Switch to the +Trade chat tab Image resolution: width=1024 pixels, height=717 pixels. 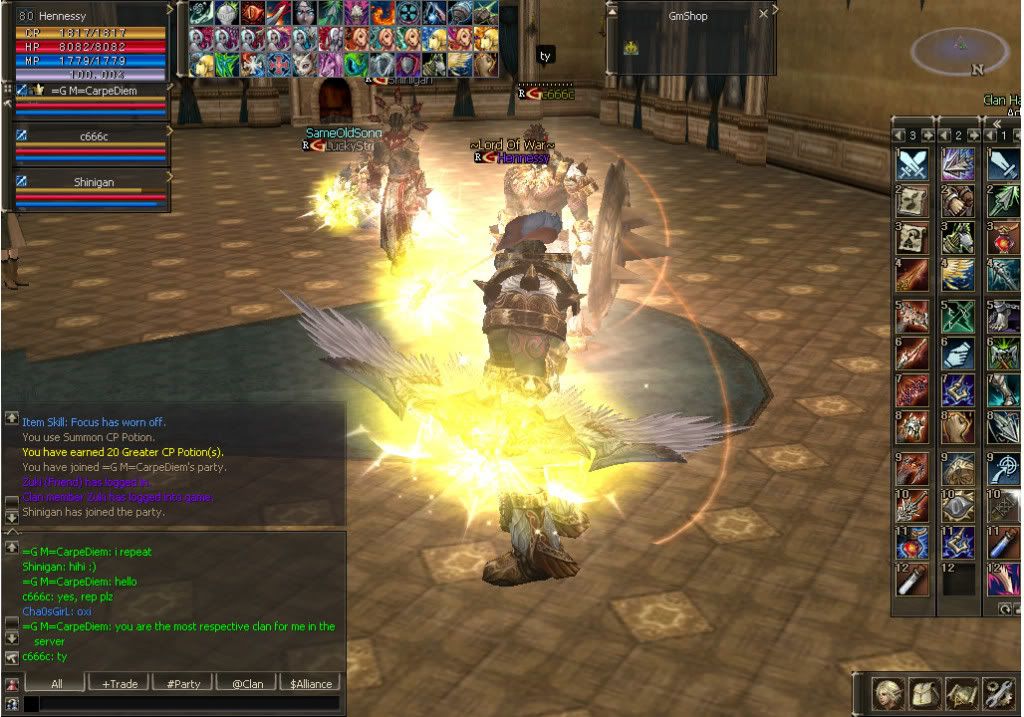[119, 683]
